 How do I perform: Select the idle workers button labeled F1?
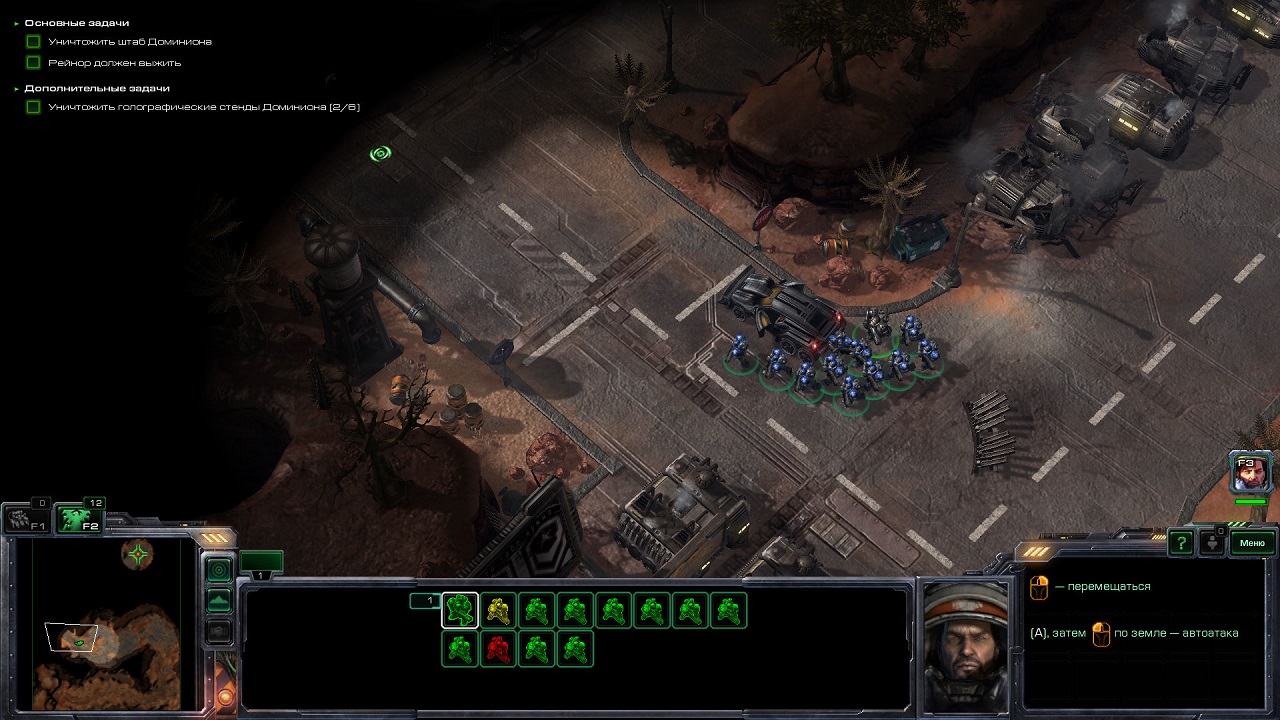click(x=25, y=520)
